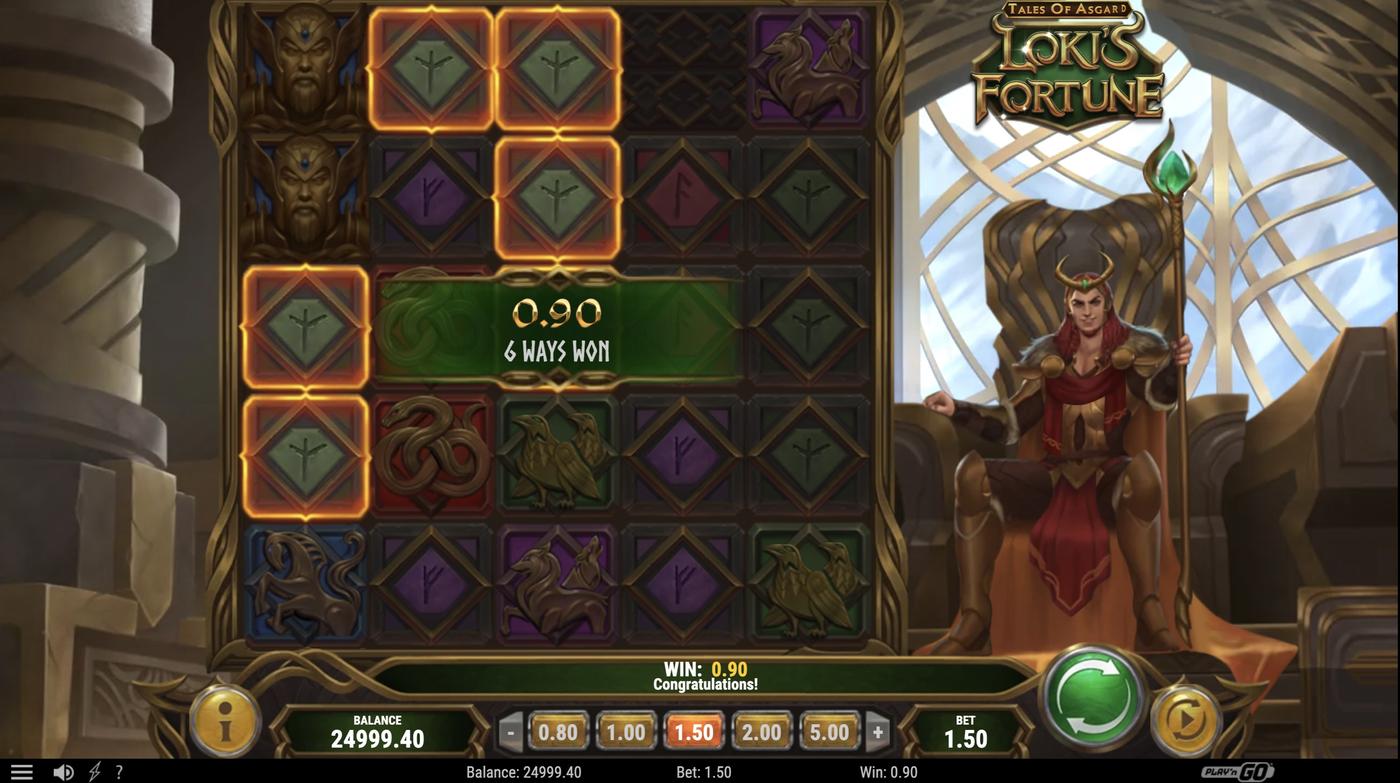Open the help section via the question mark

coord(118,770)
